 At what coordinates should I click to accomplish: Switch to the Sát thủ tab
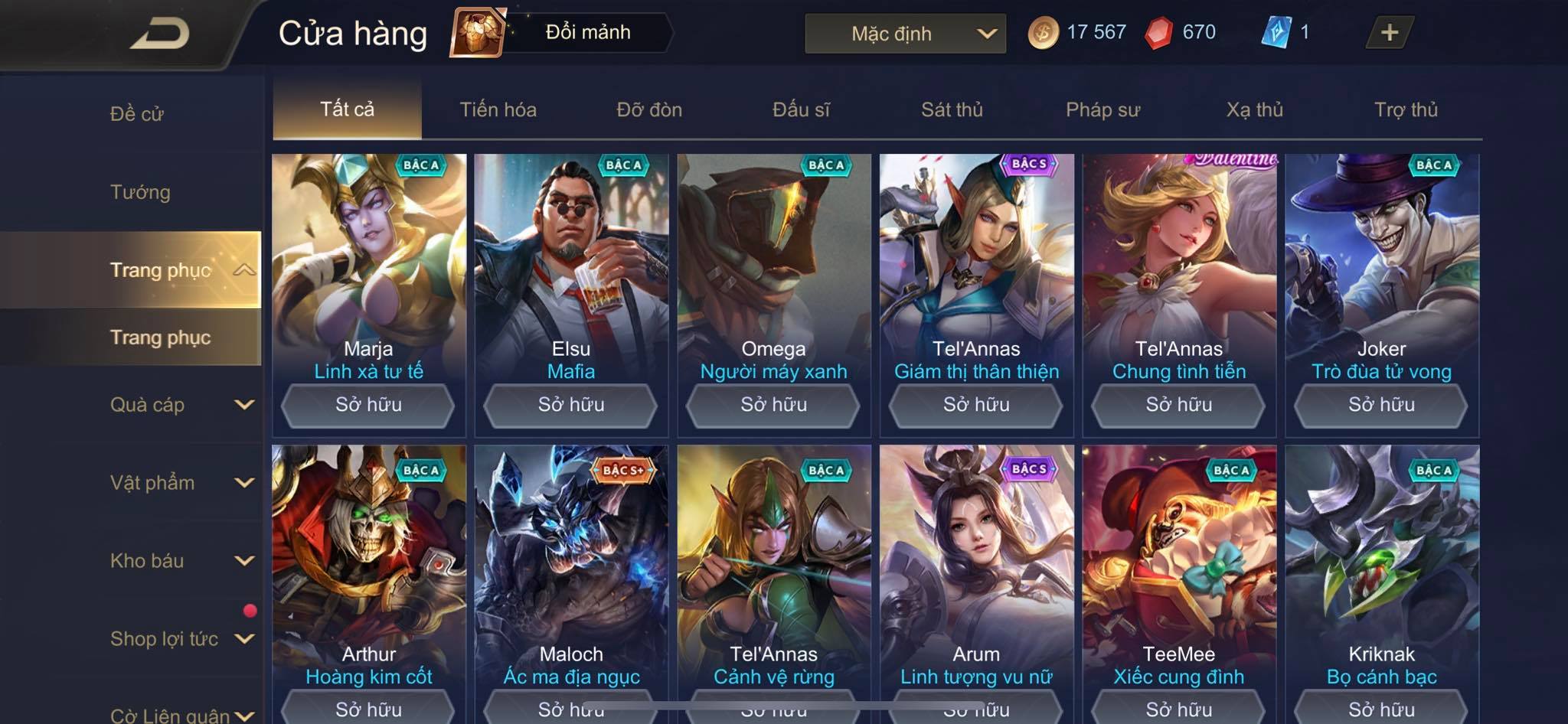coord(952,109)
